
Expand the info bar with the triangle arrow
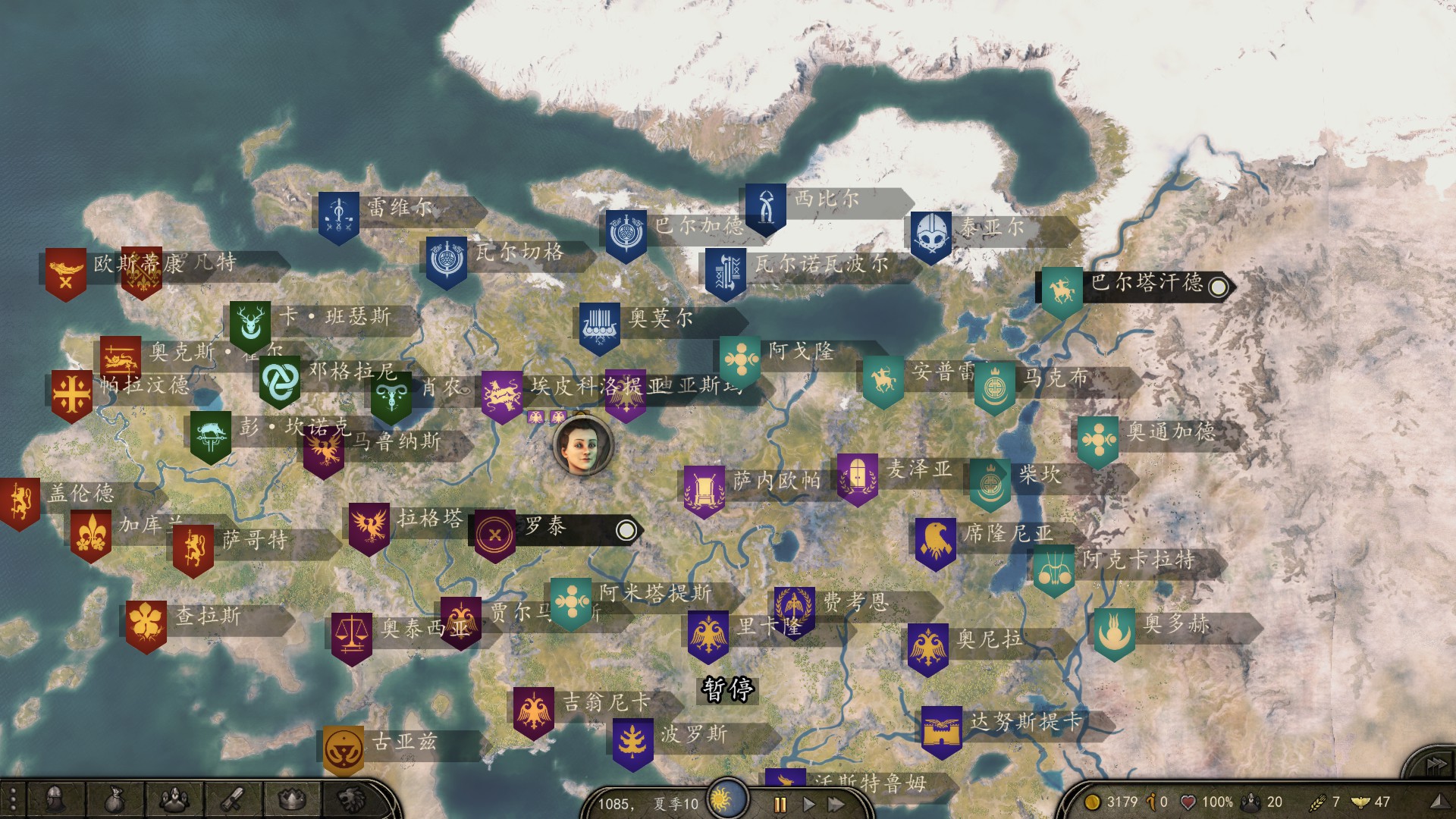pyautogui.click(x=1437, y=802)
